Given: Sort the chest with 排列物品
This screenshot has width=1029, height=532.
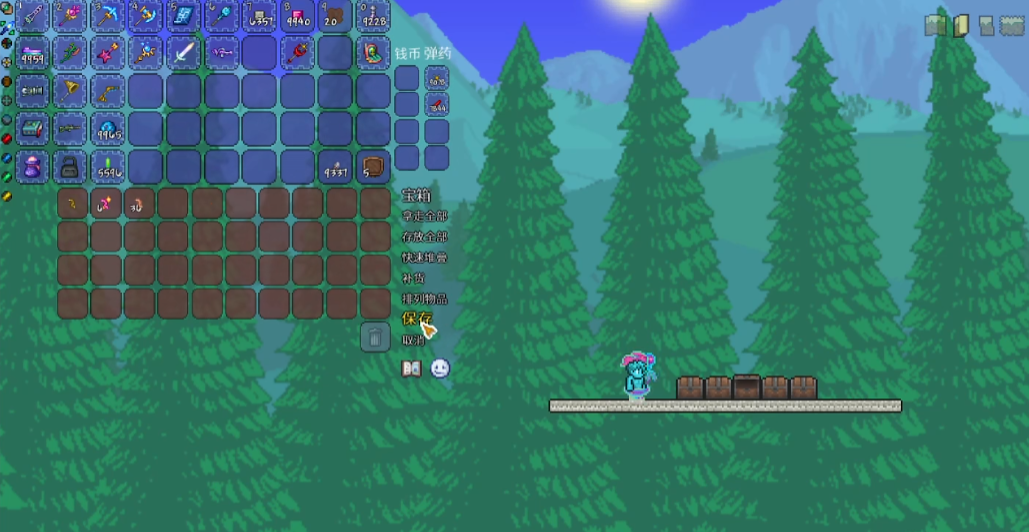Looking at the screenshot, I should point(423,298).
